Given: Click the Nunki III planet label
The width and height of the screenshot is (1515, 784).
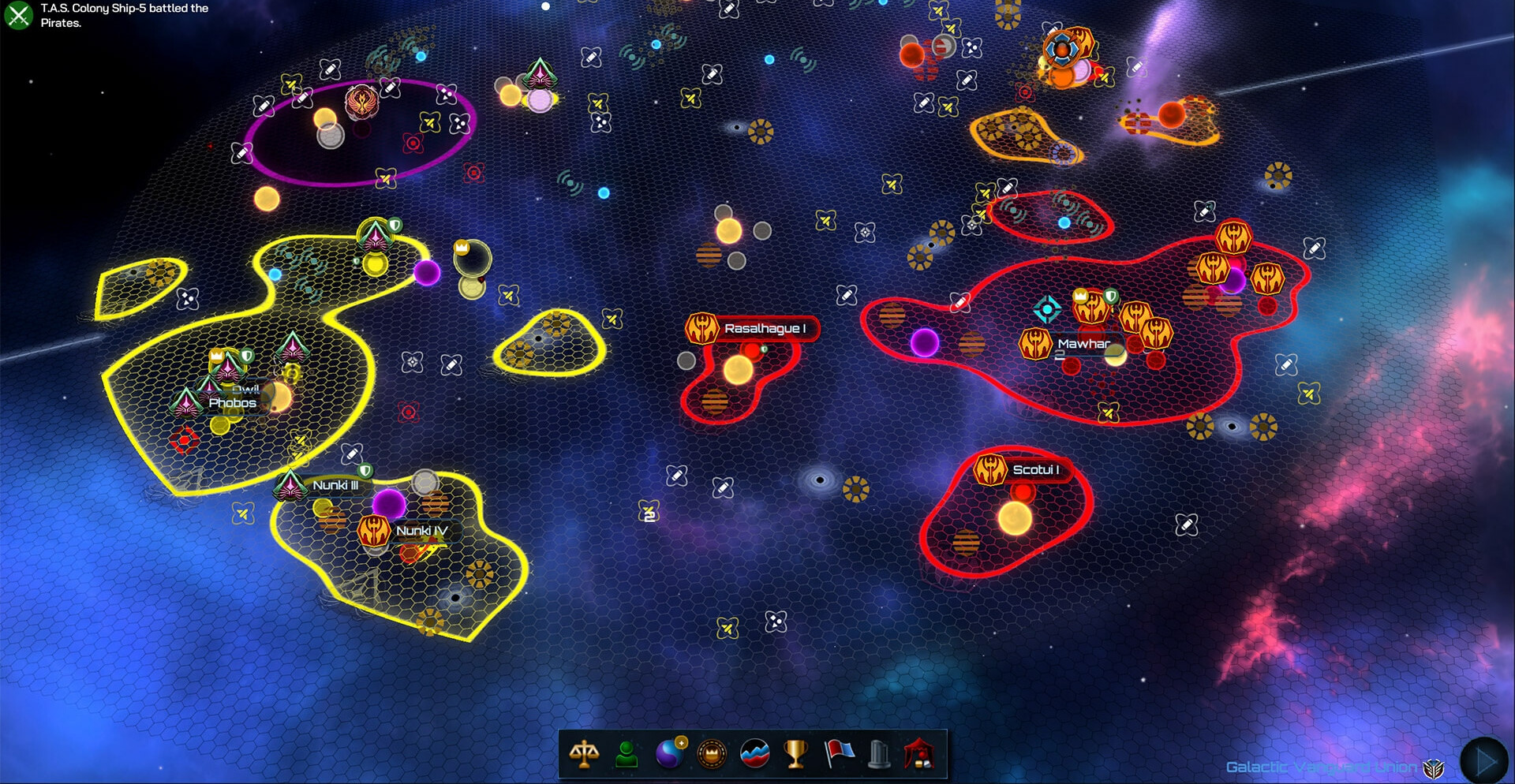Looking at the screenshot, I should pos(335,485).
